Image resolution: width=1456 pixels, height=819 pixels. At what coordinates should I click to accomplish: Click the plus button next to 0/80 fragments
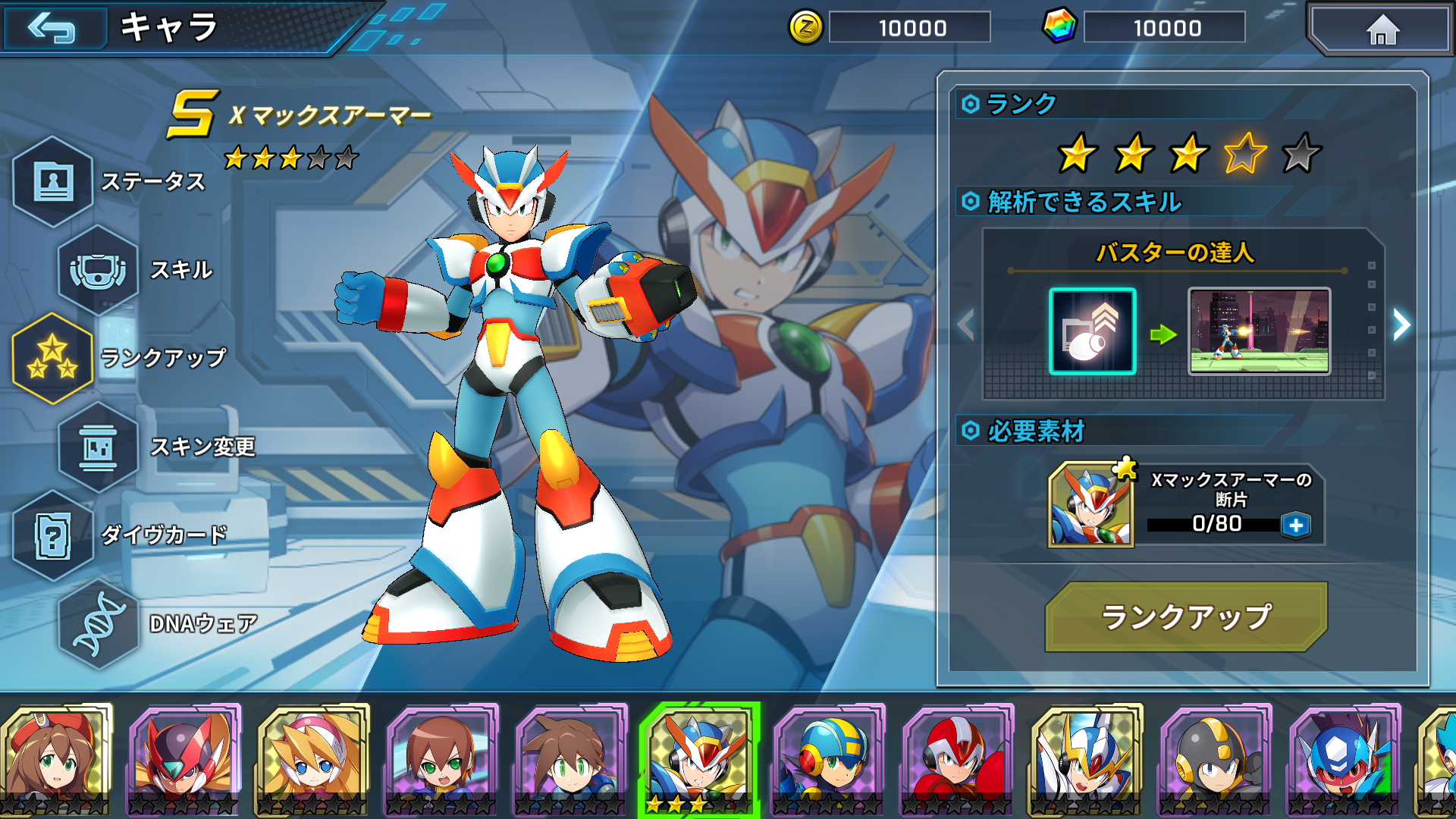click(1298, 523)
